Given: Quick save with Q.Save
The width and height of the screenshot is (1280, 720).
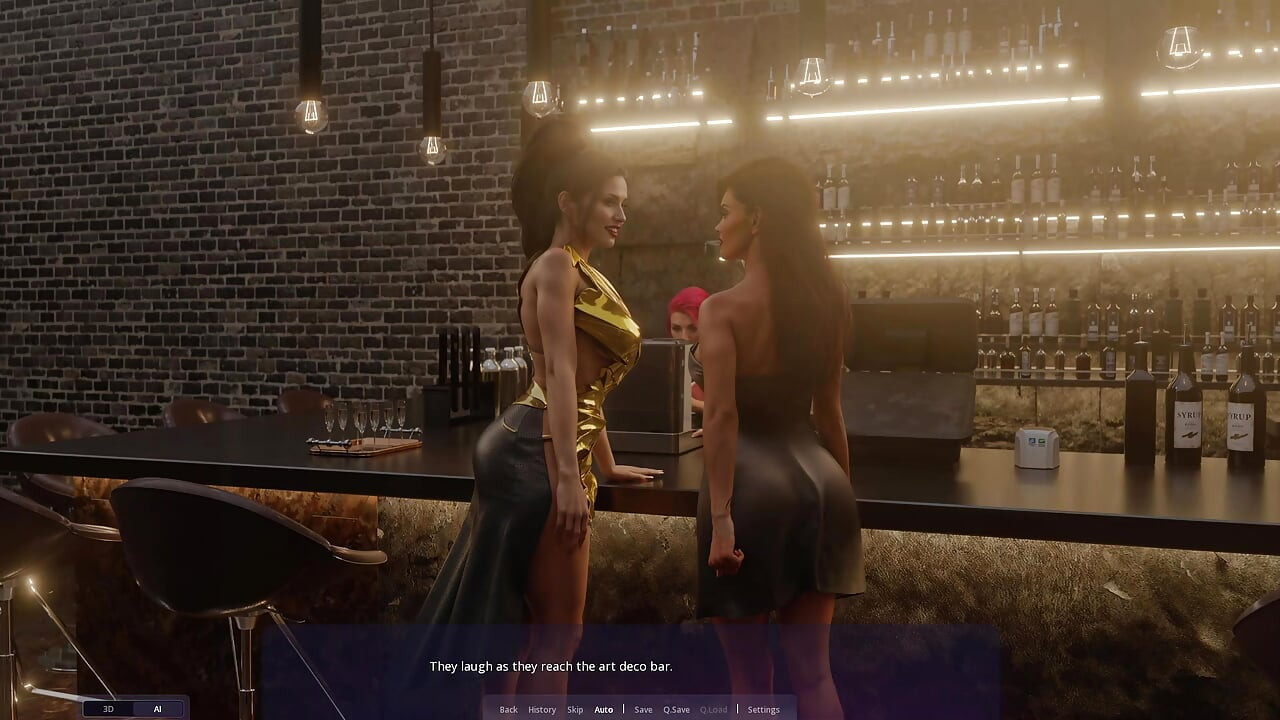Looking at the screenshot, I should 676,710.
